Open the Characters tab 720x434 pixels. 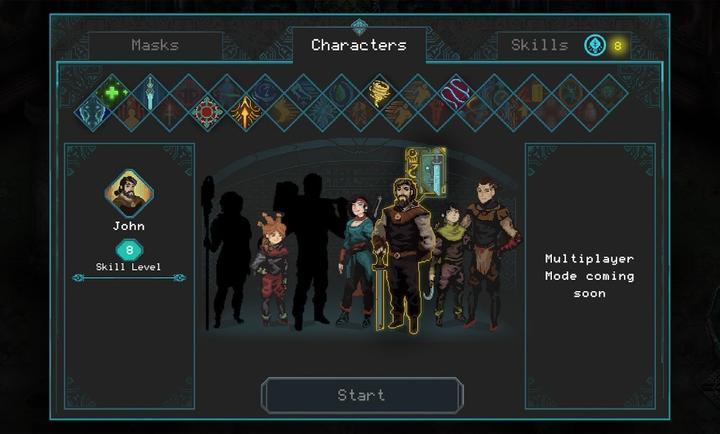359,45
